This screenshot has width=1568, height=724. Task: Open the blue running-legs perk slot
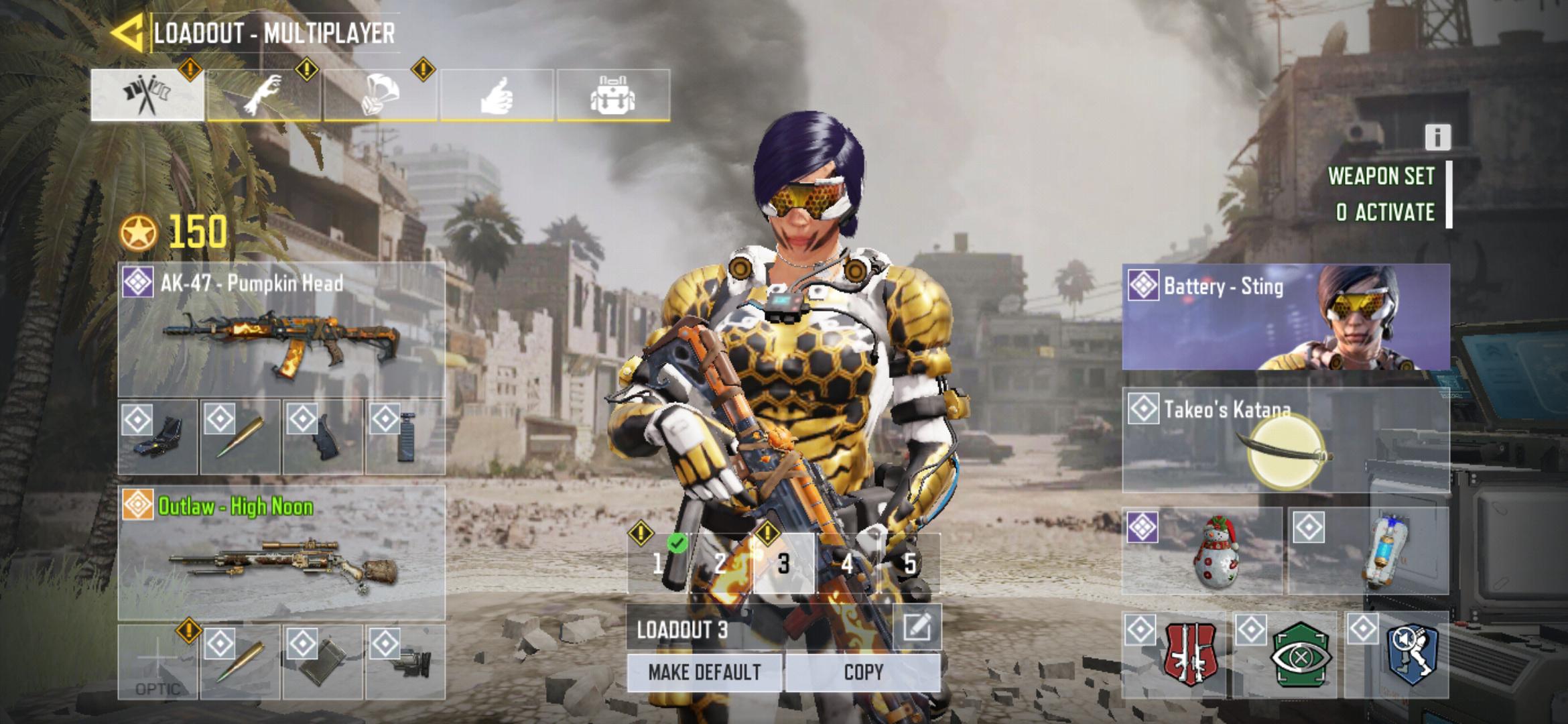pos(1396,654)
